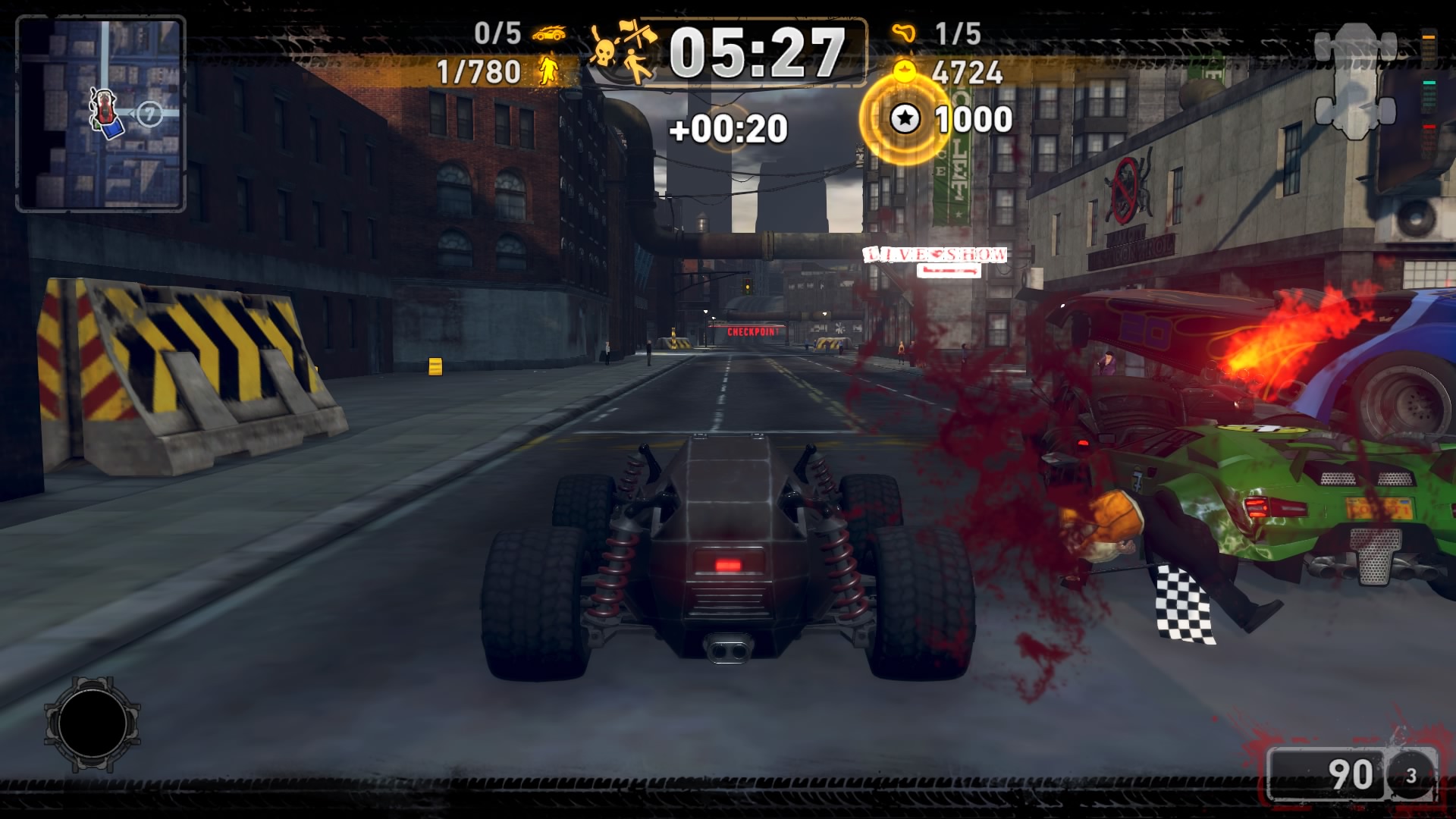Toggle the orange damage bar indicator

coord(1429,37)
